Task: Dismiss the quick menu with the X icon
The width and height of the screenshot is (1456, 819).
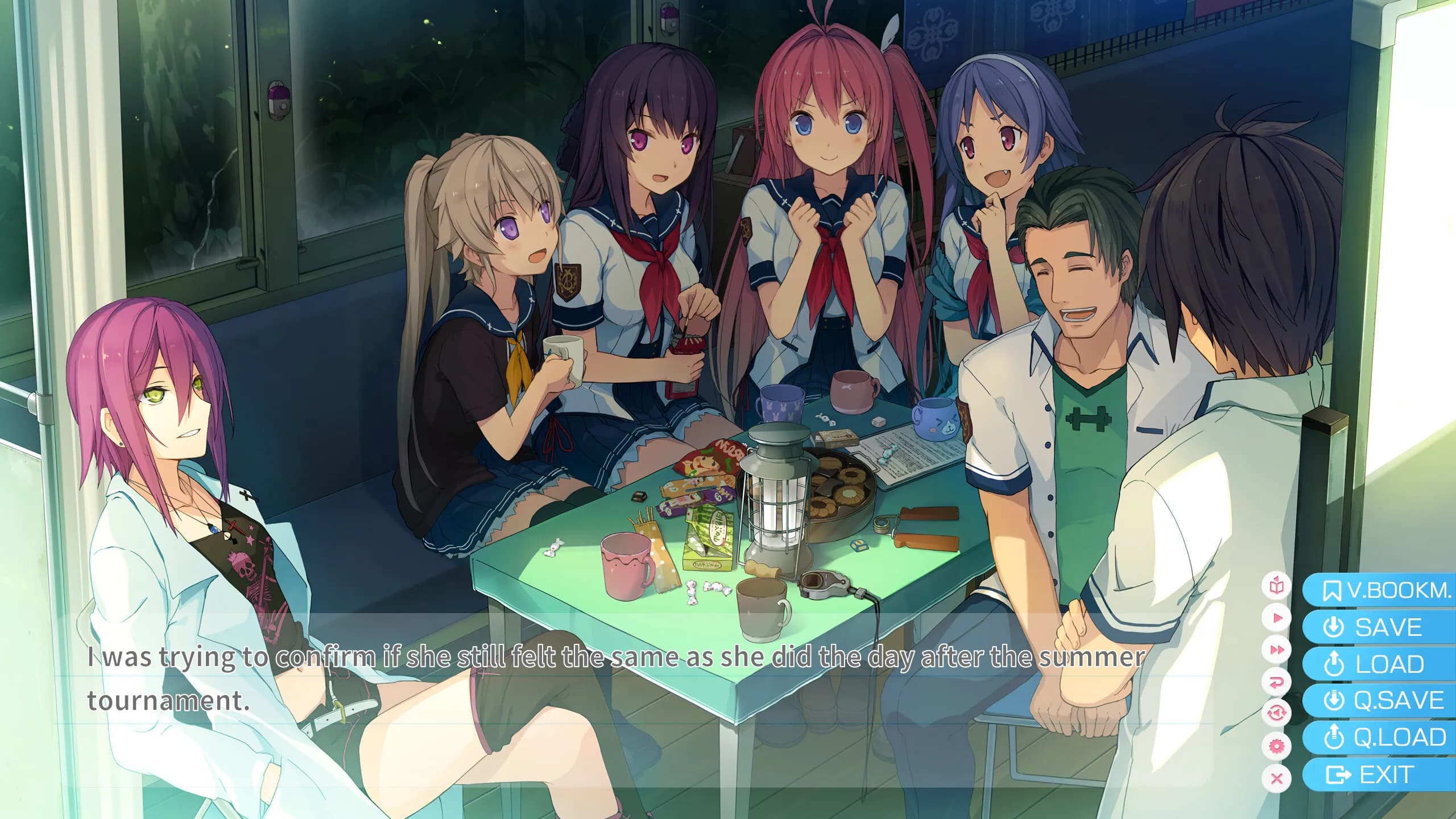Action: [1277, 773]
